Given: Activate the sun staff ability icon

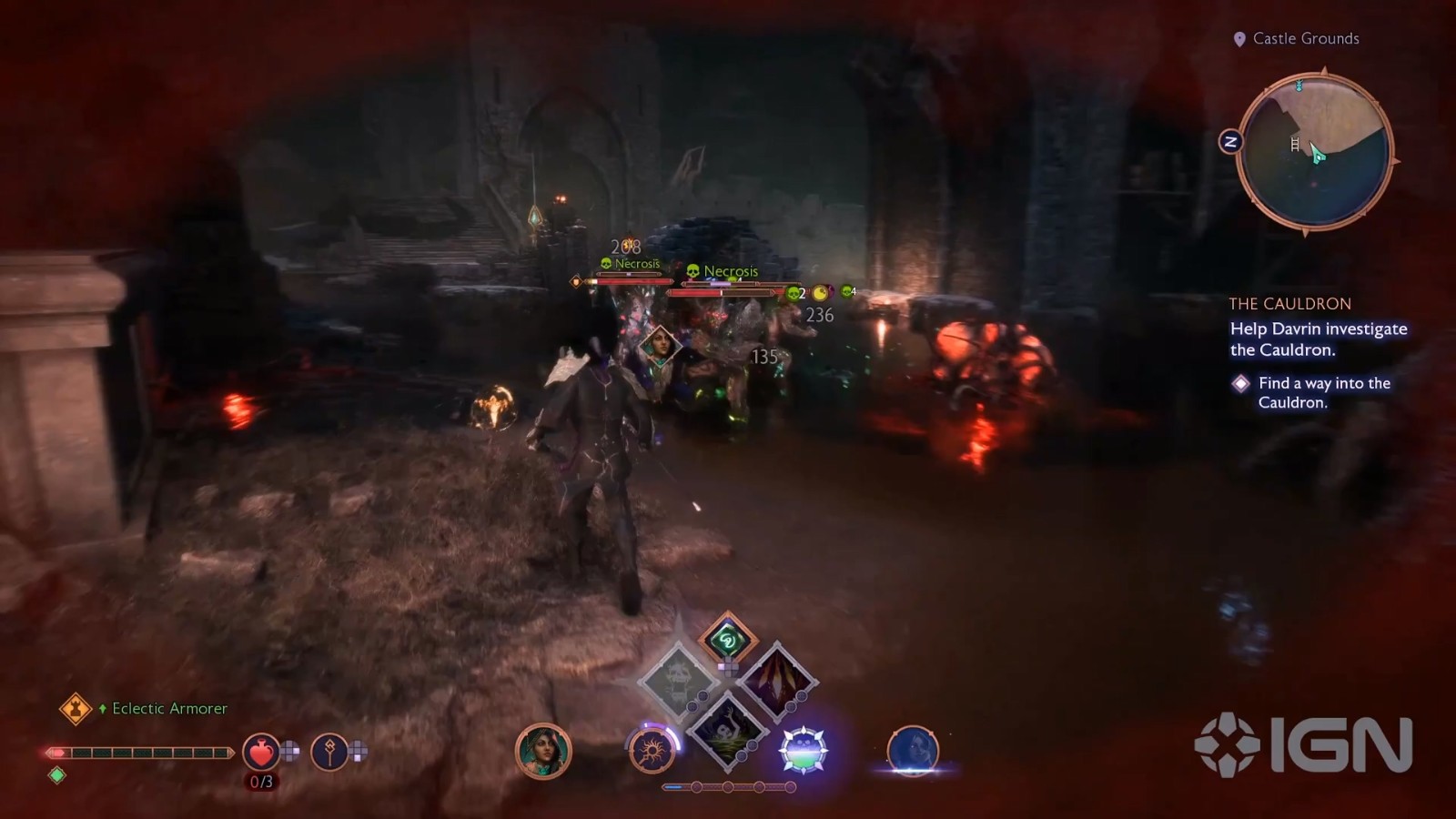Looking at the screenshot, I should point(652,751).
